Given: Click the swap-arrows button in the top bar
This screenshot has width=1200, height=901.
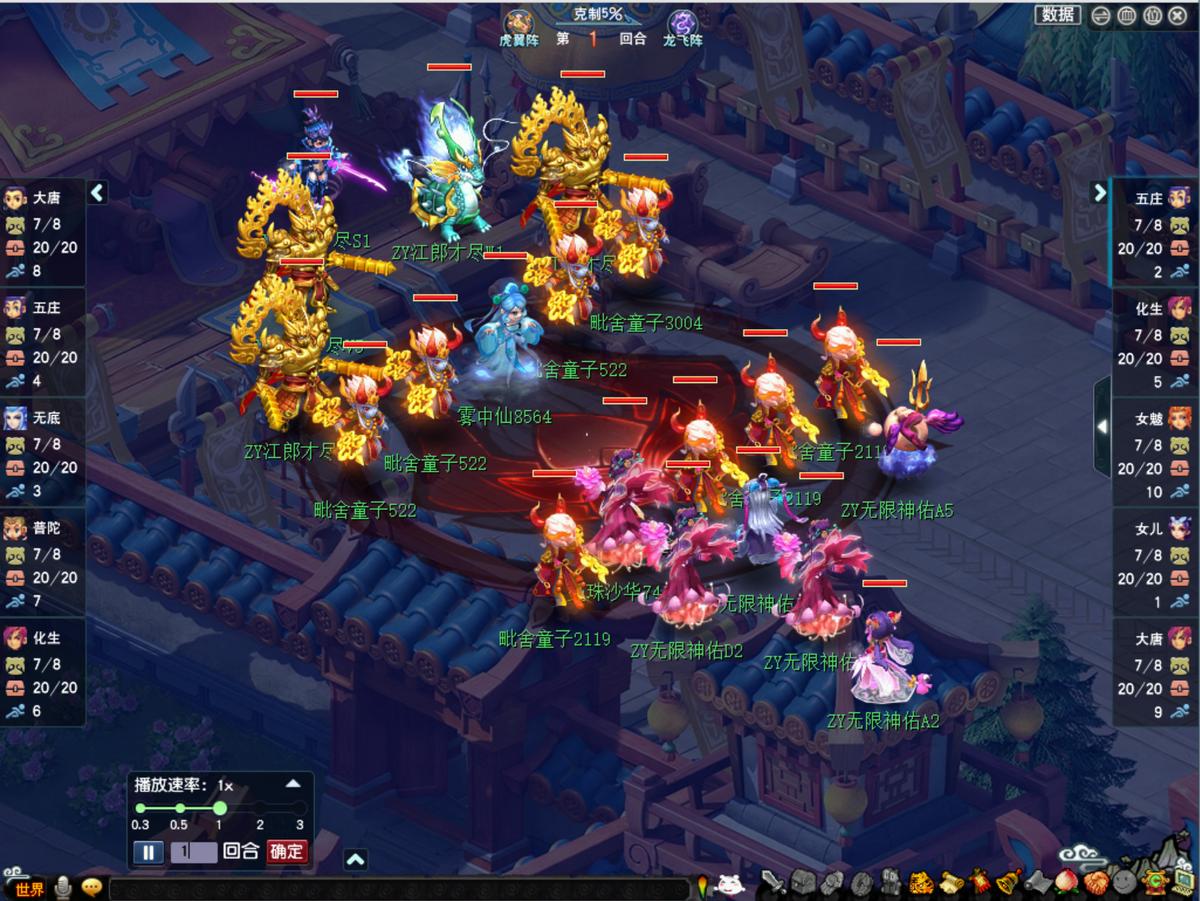Looking at the screenshot, I should click(1100, 15).
